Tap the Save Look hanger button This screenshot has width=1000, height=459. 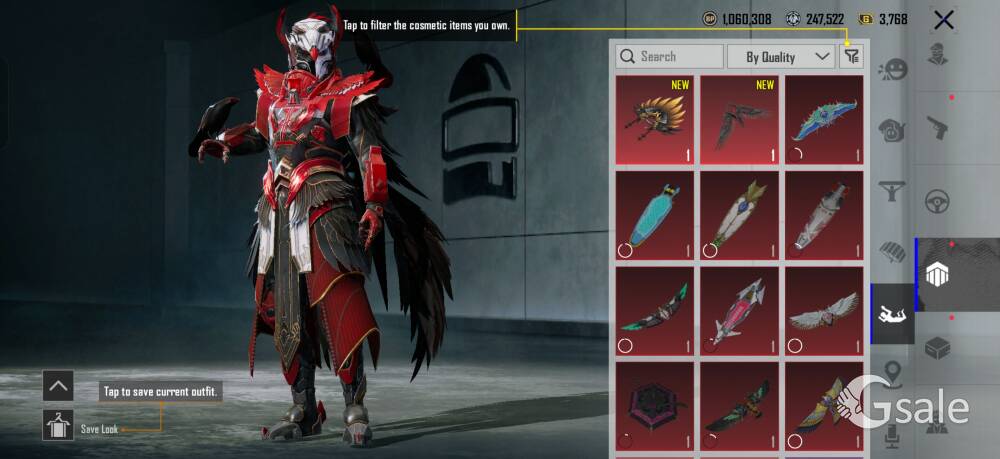coord(58,425)
